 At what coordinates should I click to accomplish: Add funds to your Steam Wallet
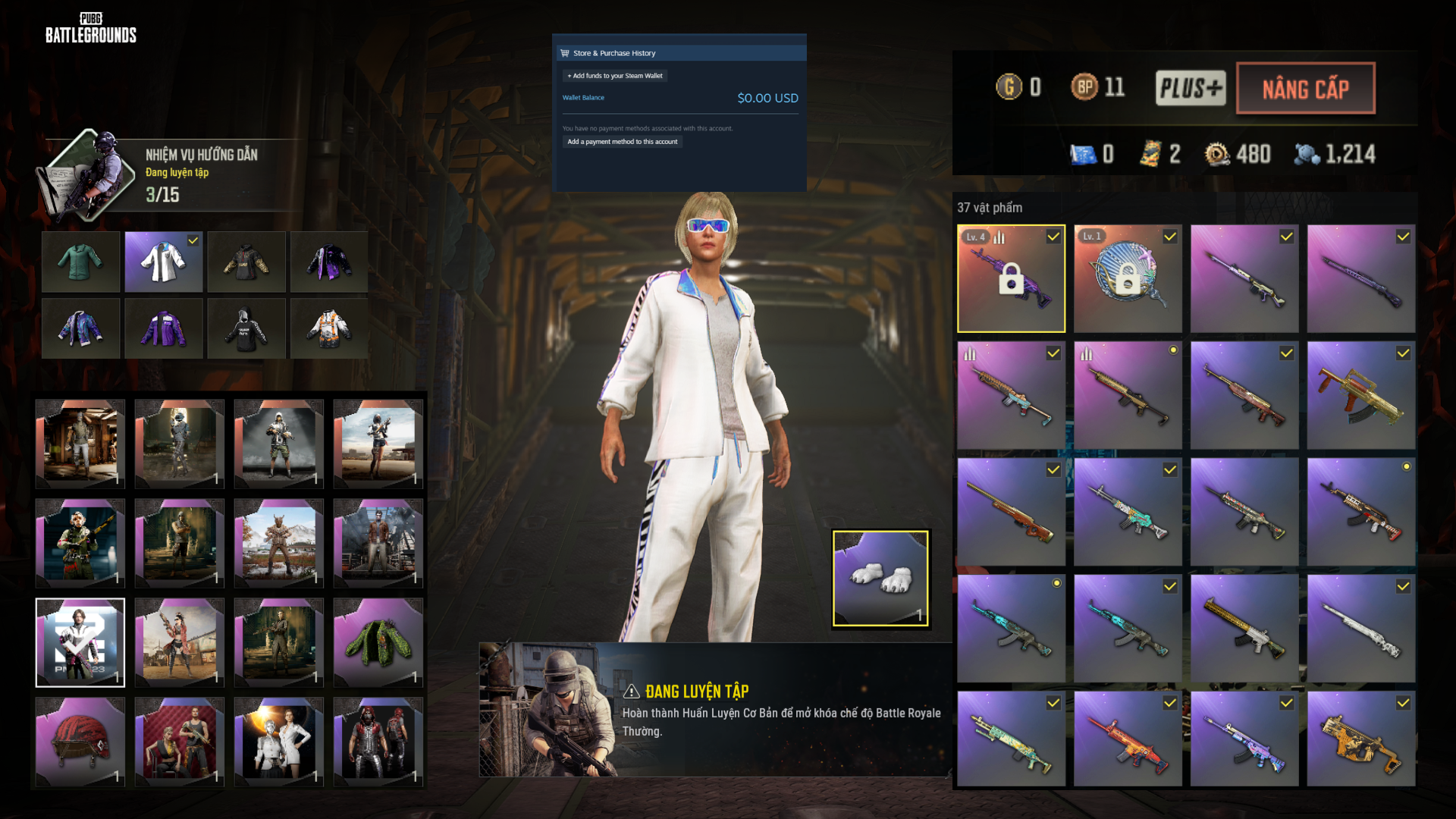click(x=615, y=76)
